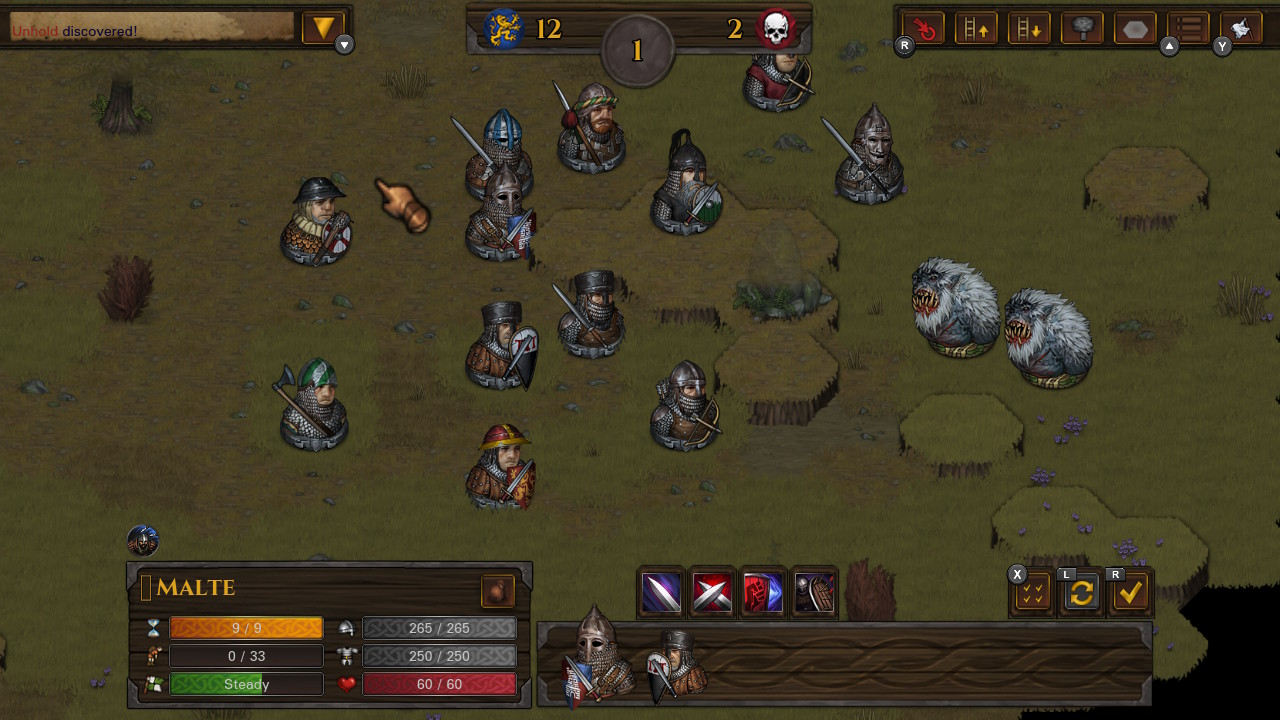Click the red retreat from battle icon

[922, 27]
